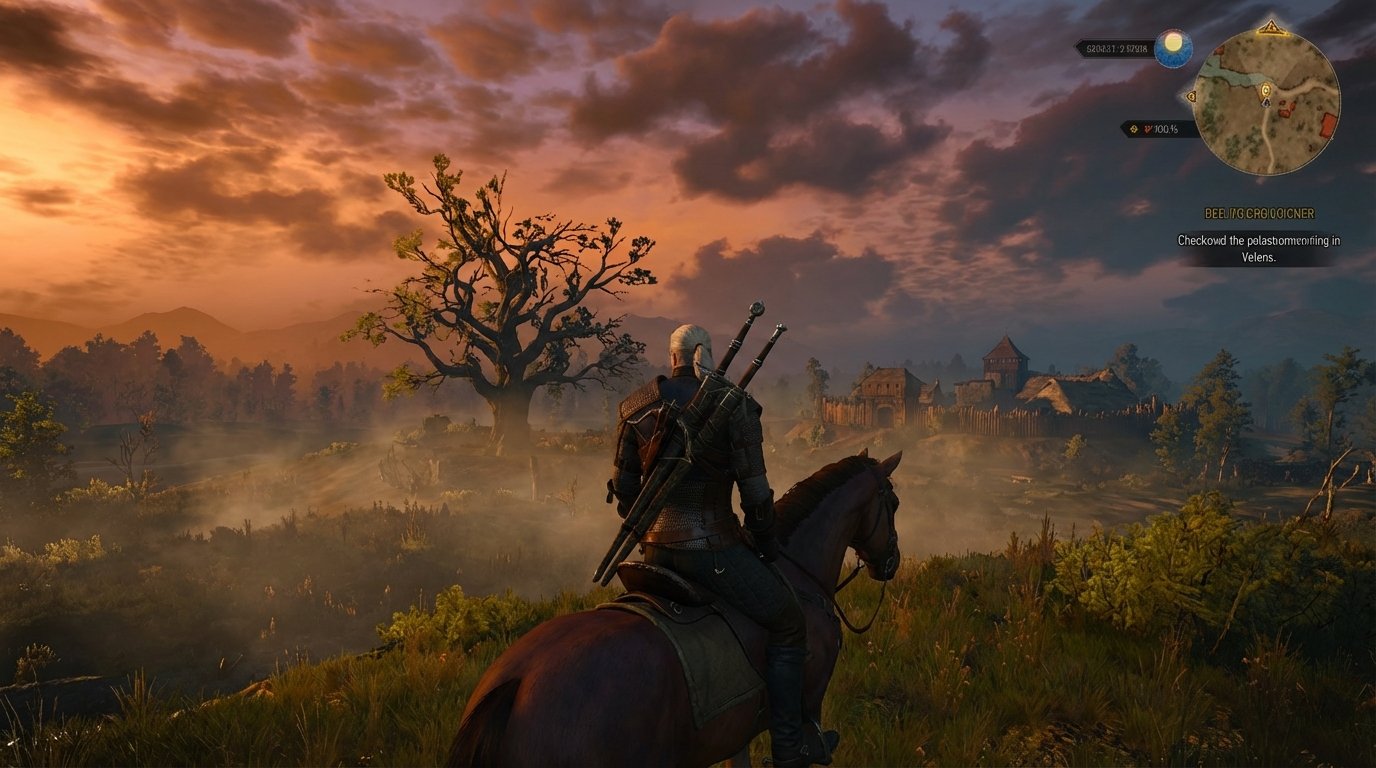The image size is (1376, 768).
Task: Select the yellow quest marker on the minimap
Action: [1265, 90]
